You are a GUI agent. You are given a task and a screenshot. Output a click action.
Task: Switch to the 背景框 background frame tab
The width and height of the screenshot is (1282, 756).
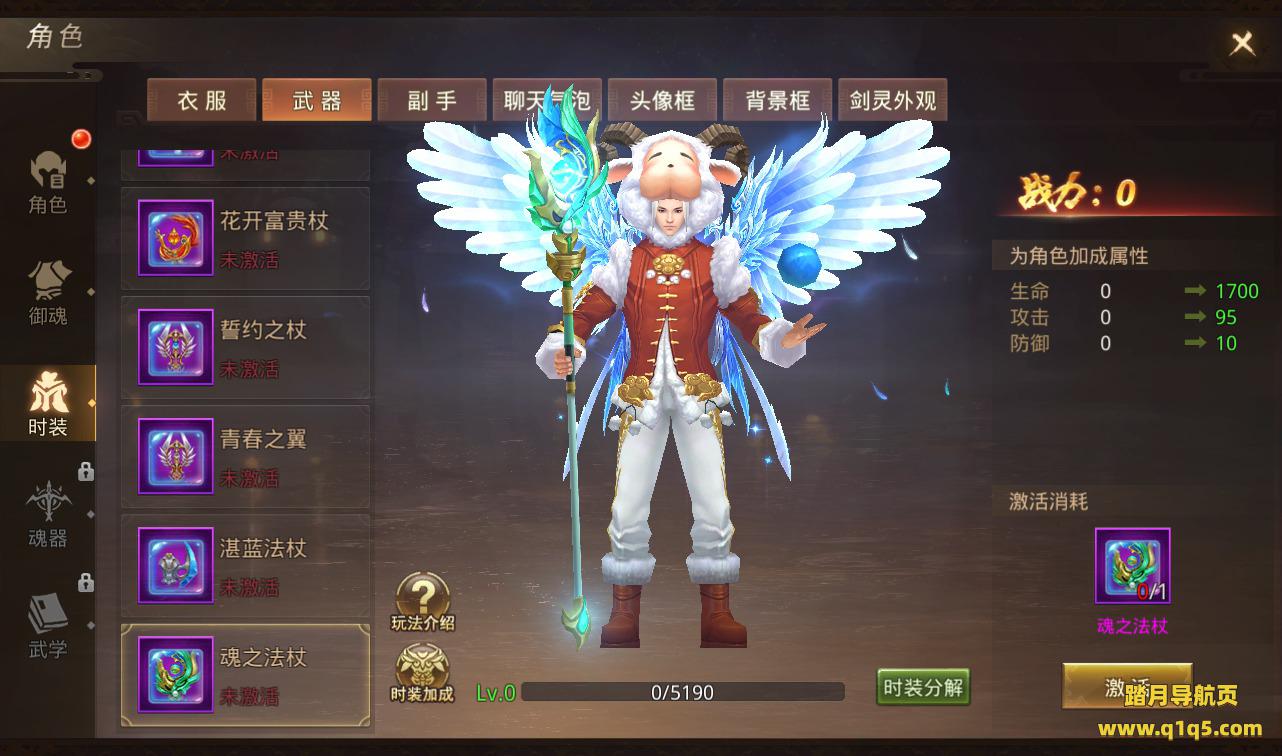777,101
